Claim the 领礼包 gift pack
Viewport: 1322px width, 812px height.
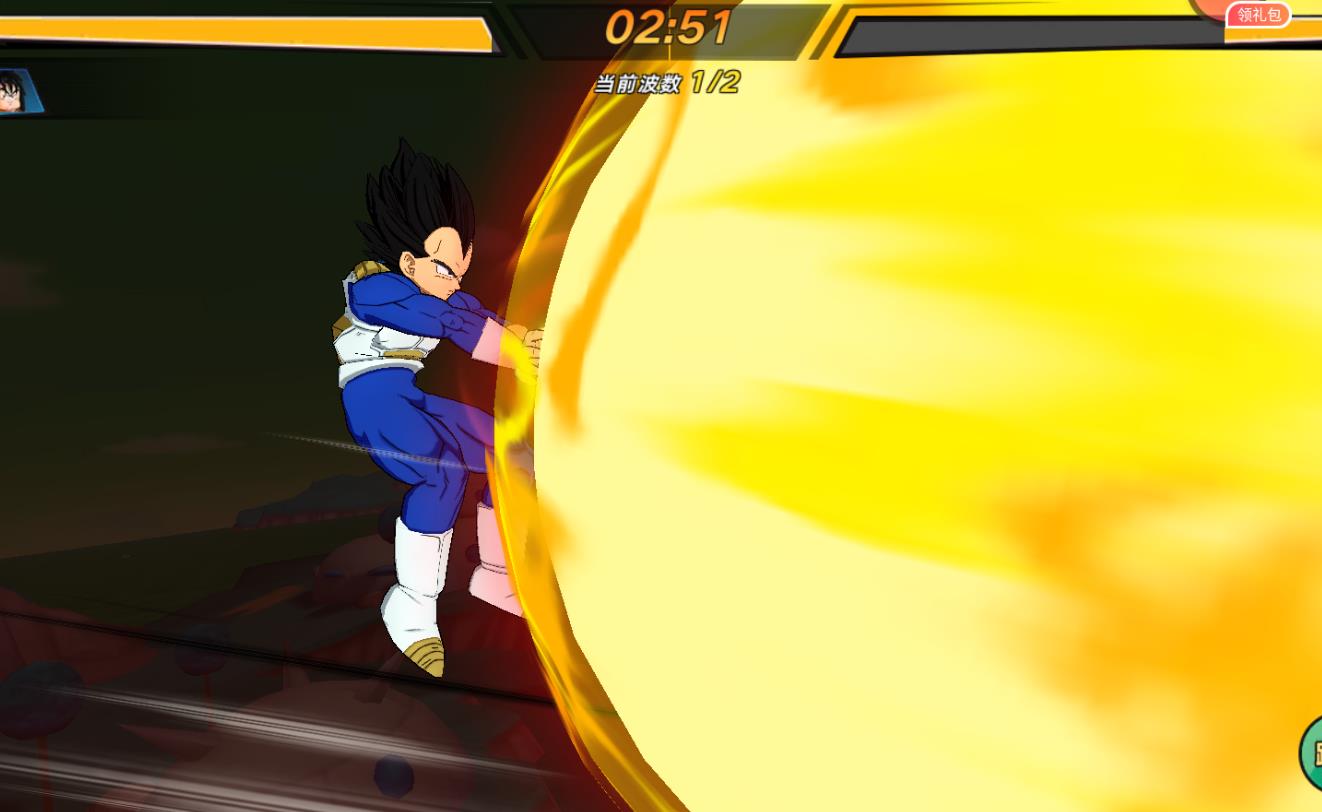click(x=1258, y=15)
